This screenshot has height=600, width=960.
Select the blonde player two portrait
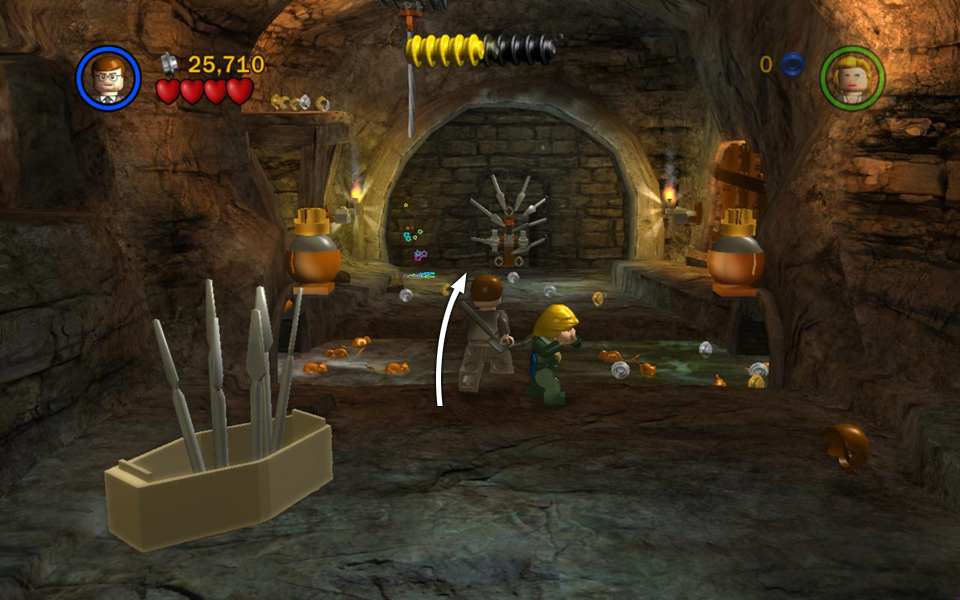click(853, 77)
